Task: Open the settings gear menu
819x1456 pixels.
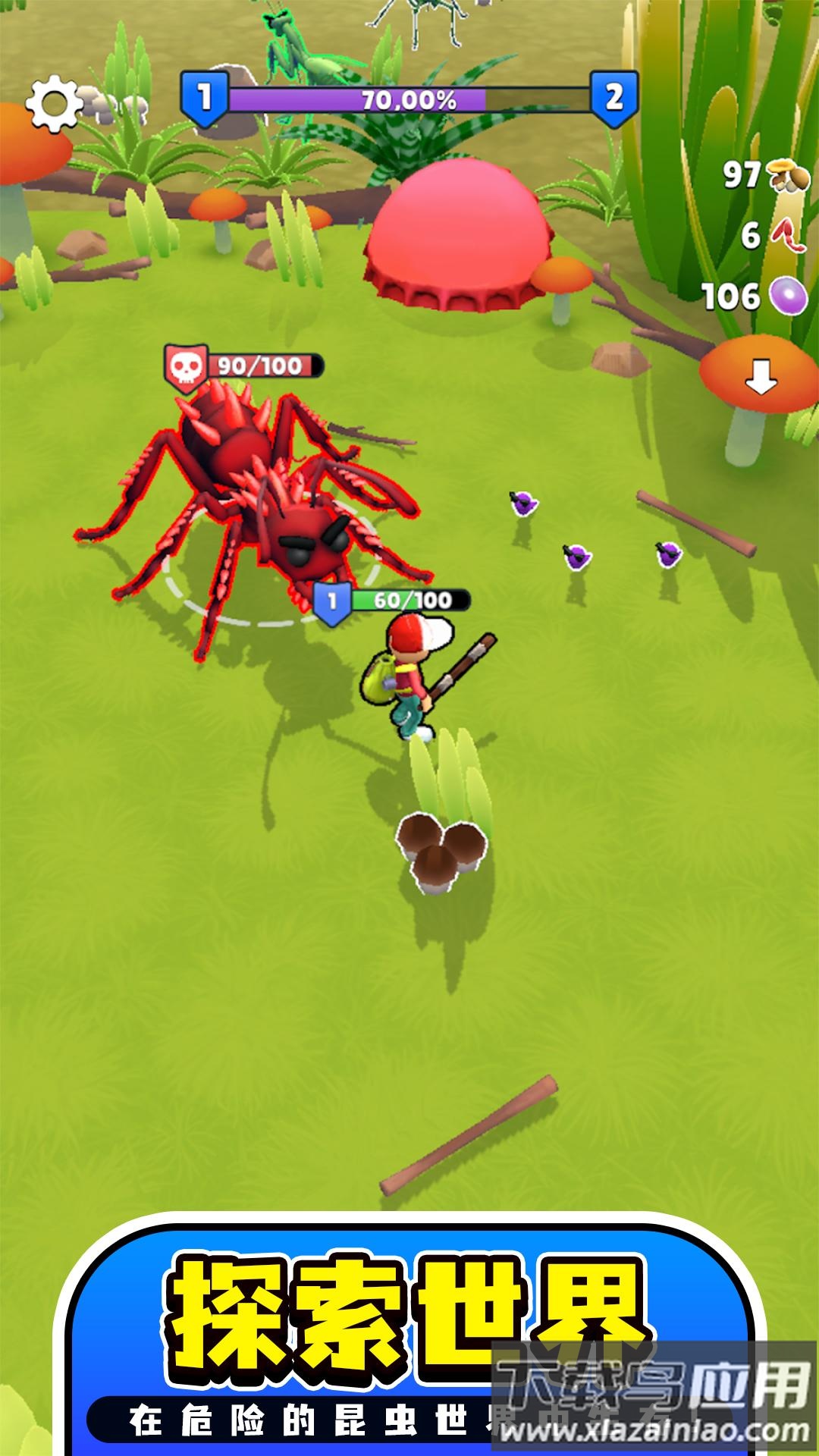Action: pyautogui.click(x=53, y=102)
